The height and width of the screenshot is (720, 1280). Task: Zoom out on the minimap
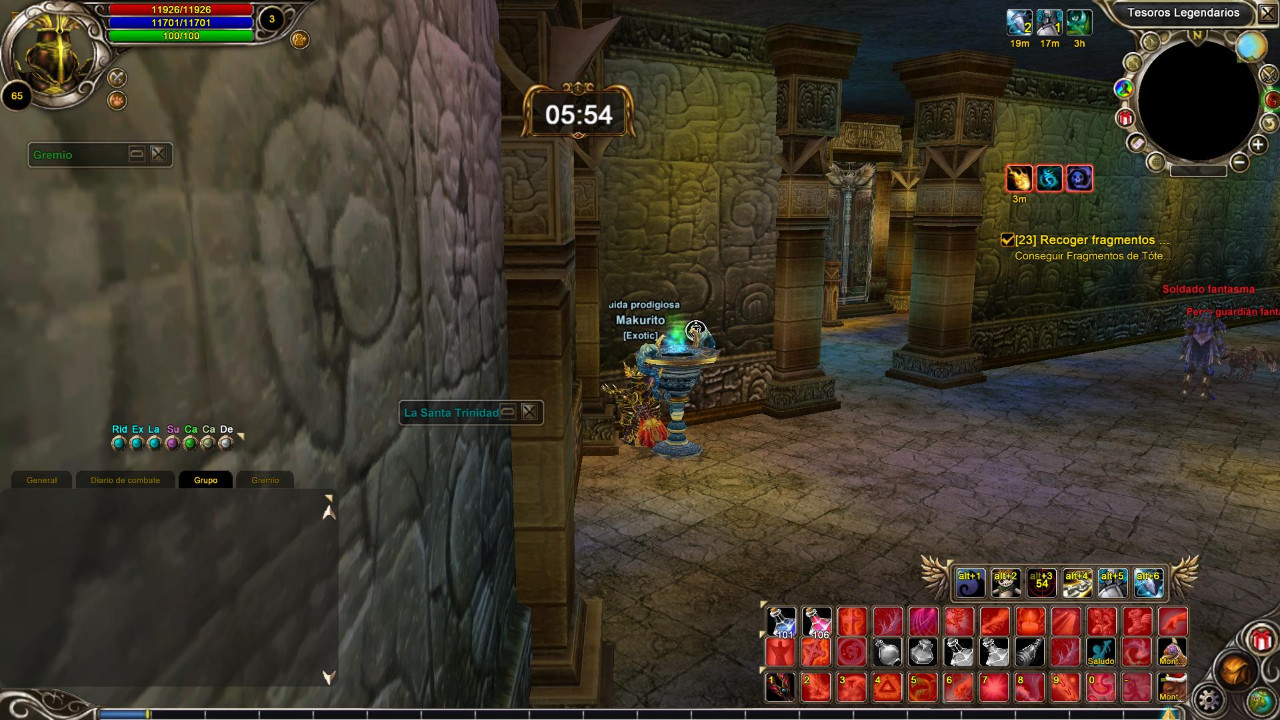coord(1239,162)
